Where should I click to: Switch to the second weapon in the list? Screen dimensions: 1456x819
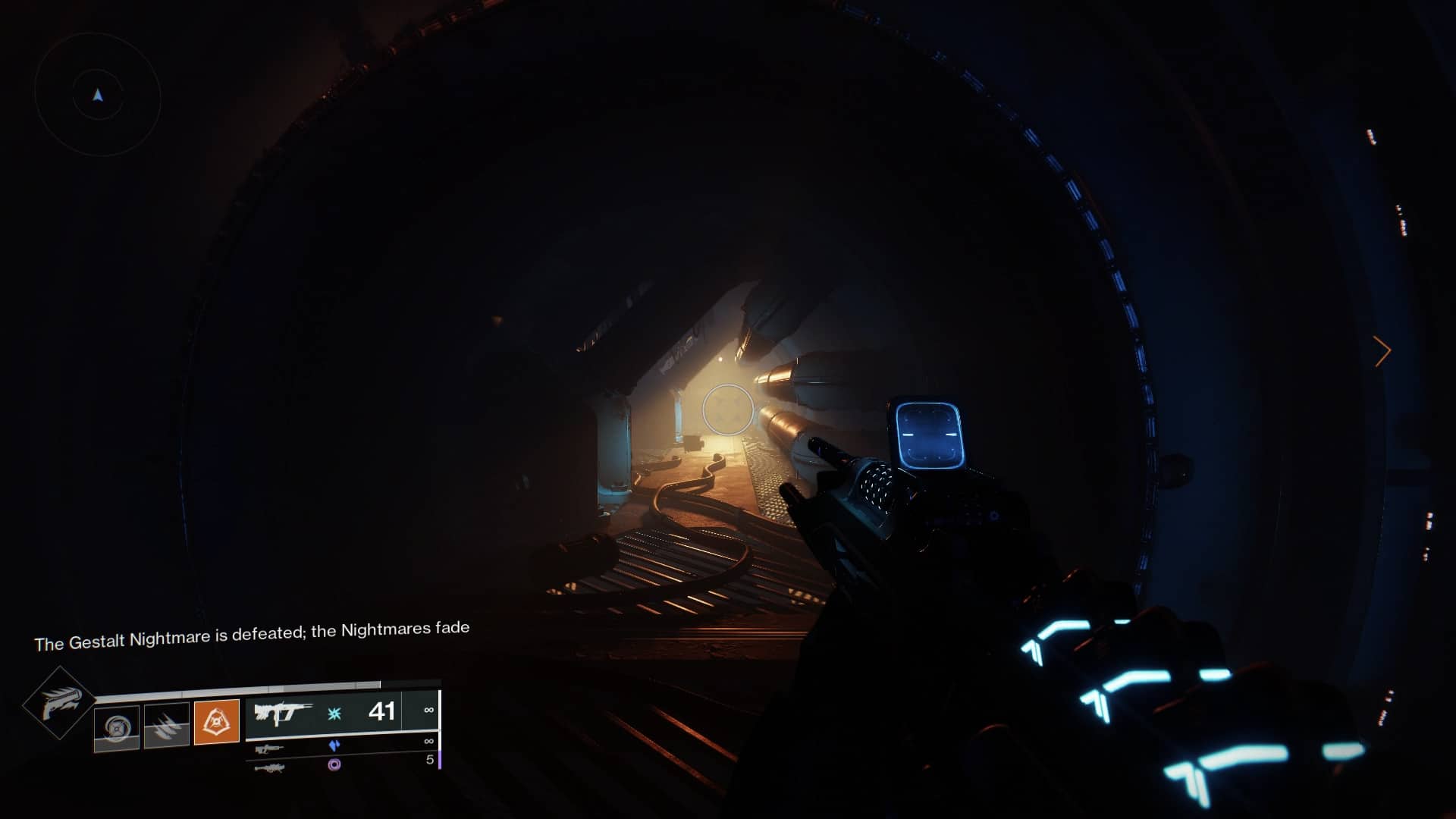(x=269, y=748)
